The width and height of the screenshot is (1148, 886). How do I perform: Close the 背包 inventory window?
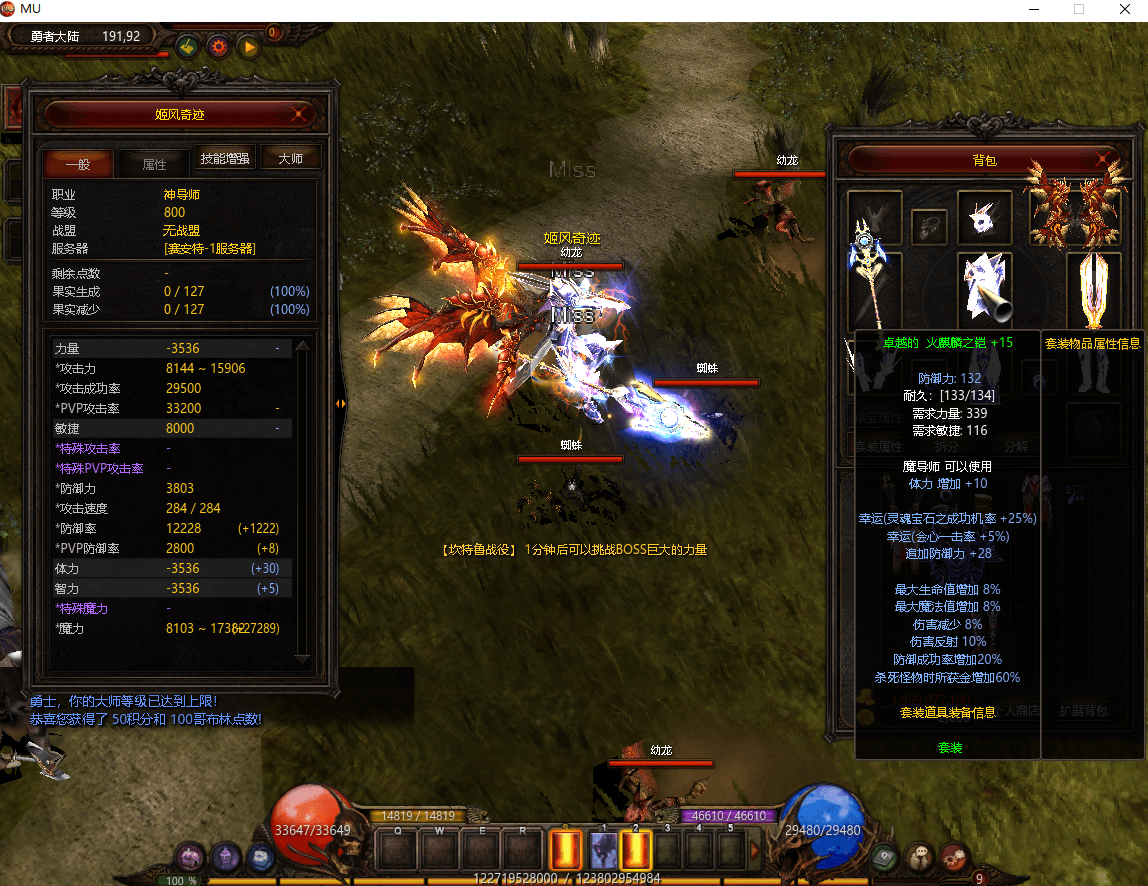1102,160
